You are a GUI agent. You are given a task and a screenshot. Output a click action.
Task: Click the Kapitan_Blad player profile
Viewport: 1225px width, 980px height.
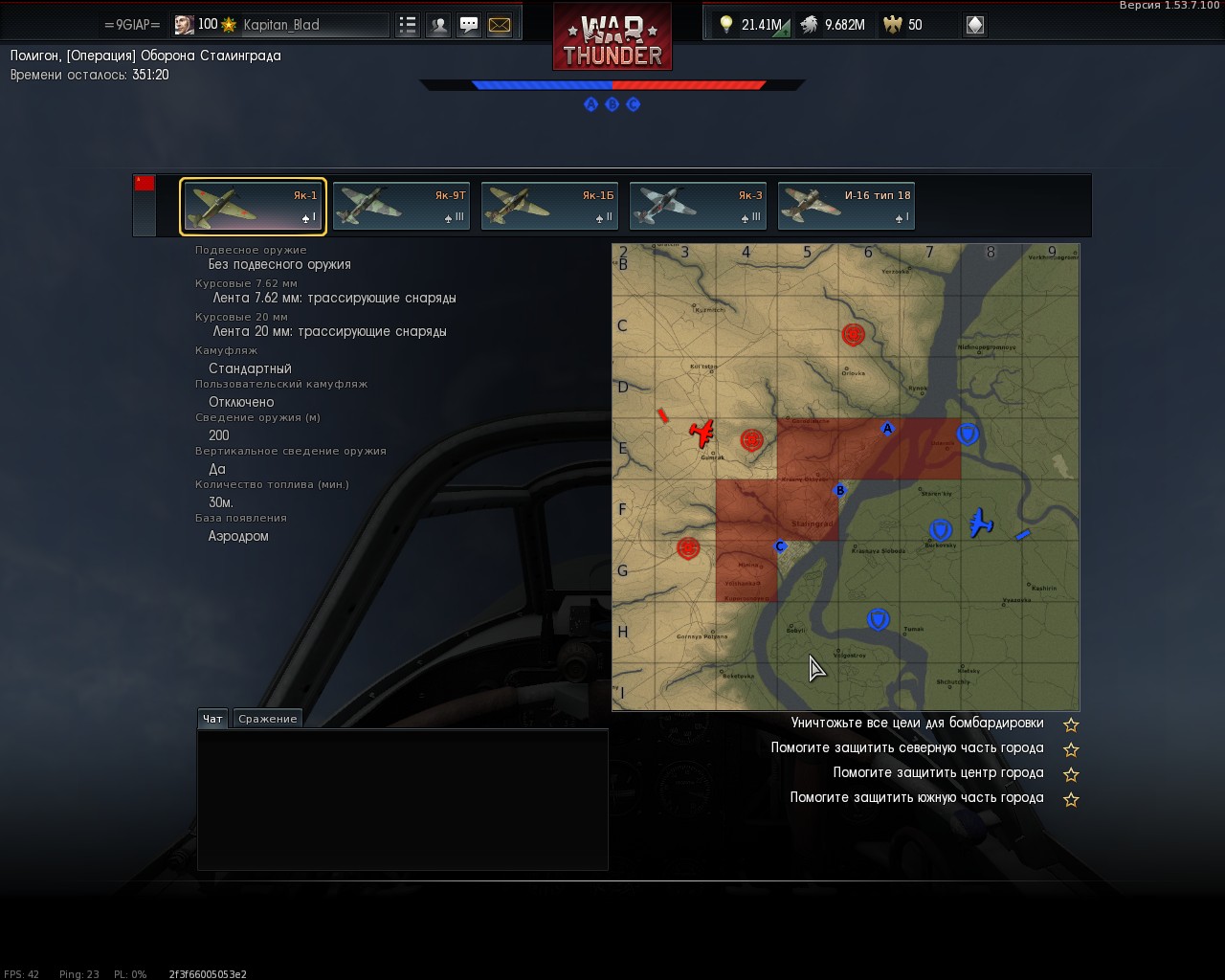(x=280, y=25)
